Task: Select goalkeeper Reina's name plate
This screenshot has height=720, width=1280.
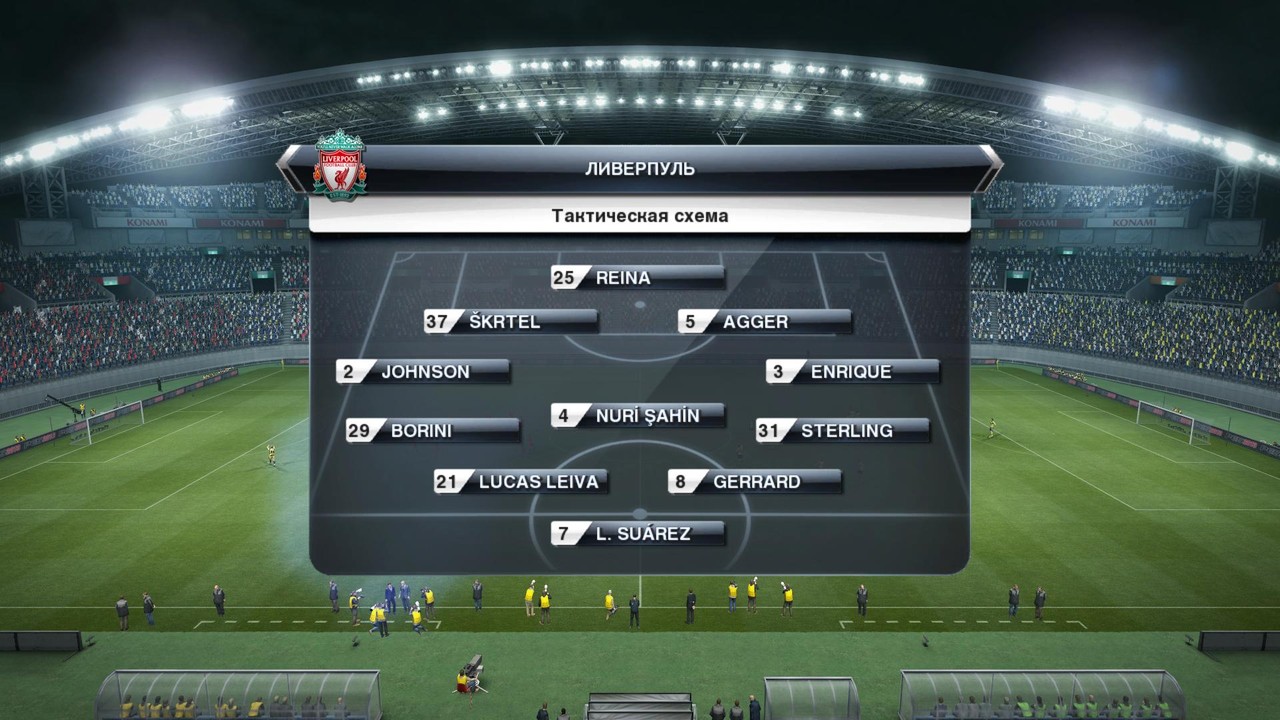Action: tap(638, 278)
